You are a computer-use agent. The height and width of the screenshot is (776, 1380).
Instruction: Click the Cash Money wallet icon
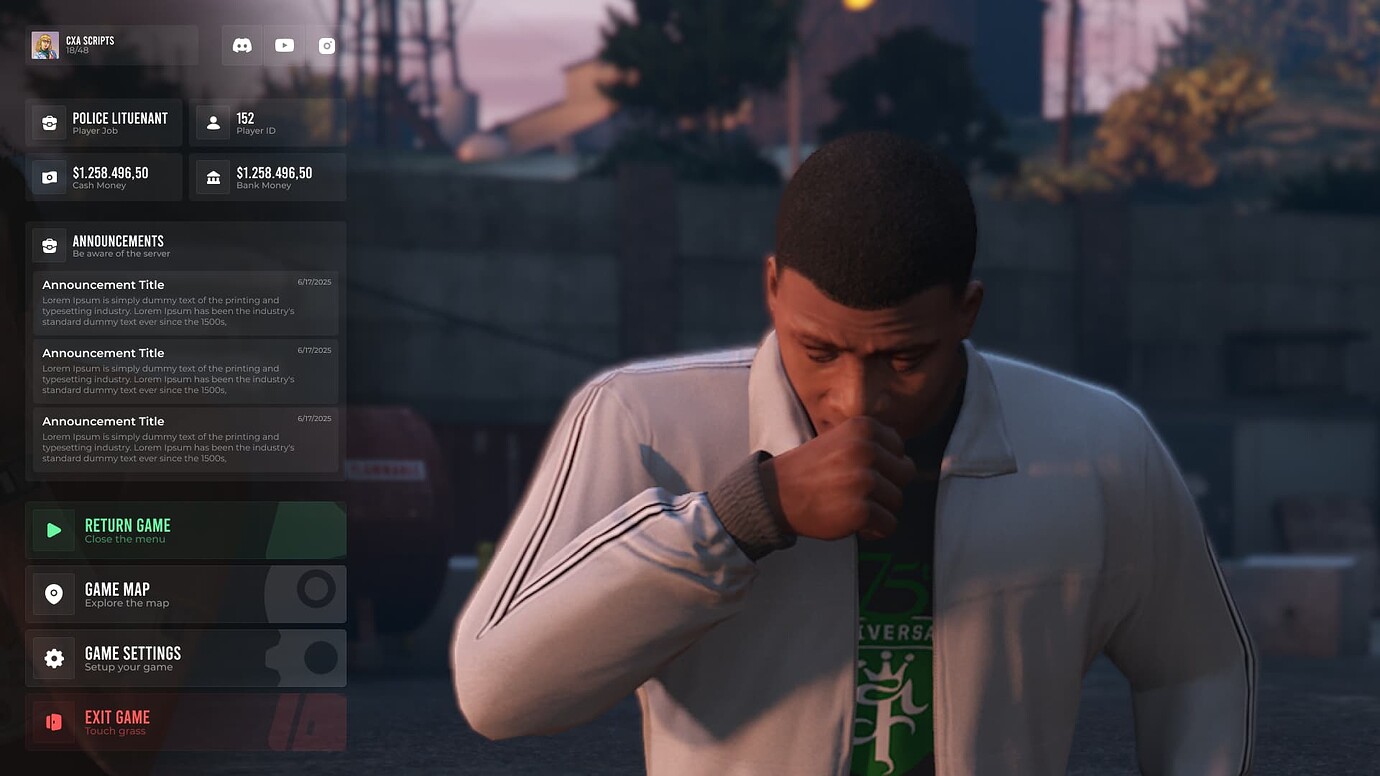[x=49, y=176]
